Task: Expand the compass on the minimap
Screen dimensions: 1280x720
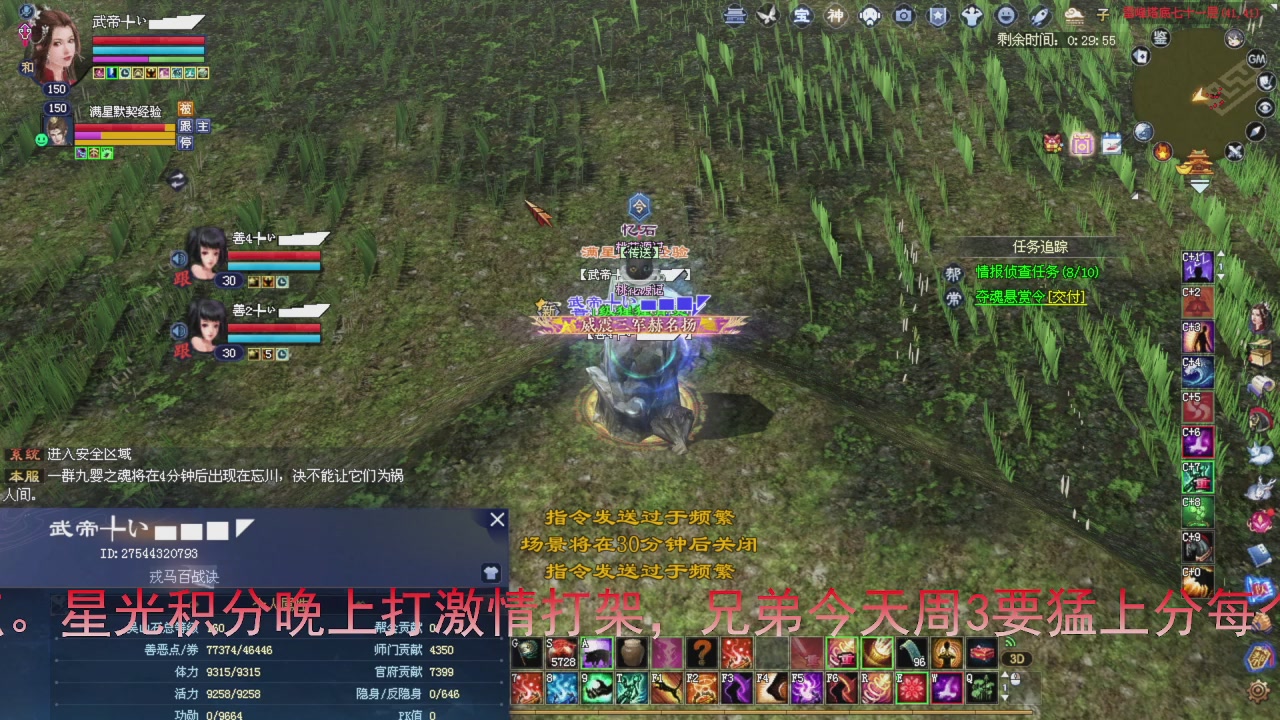Action: (1253, 133)
